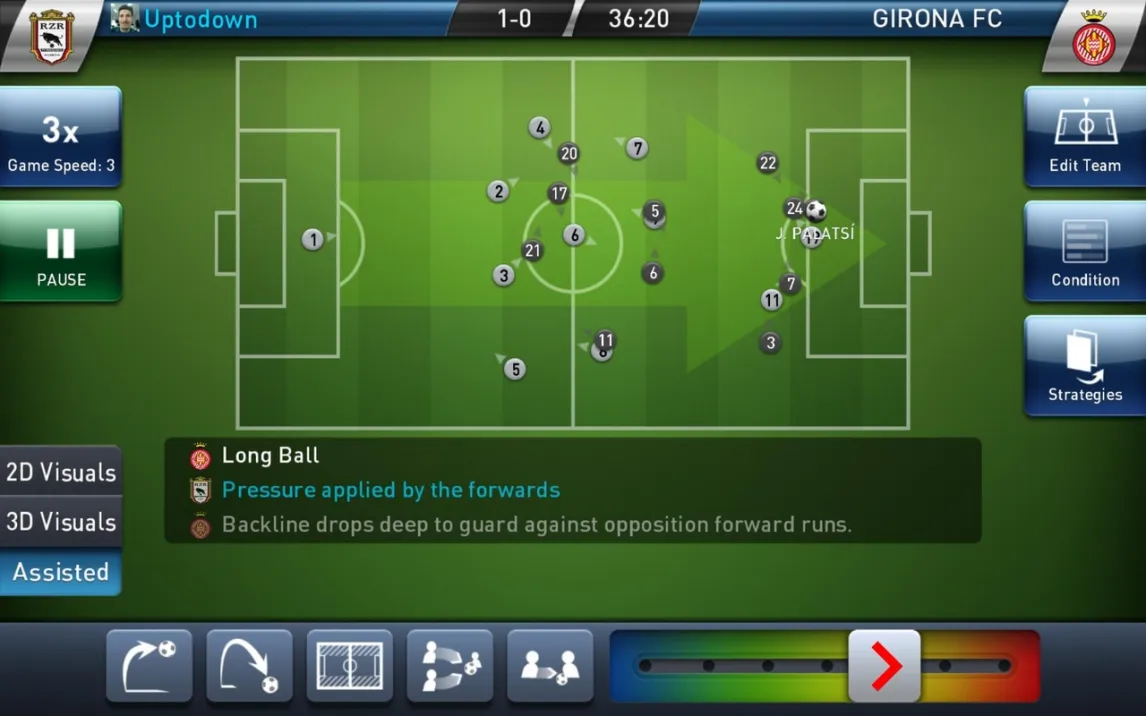
Task: Open the Uptodown manager profile avatar
Action: [124, 19]
